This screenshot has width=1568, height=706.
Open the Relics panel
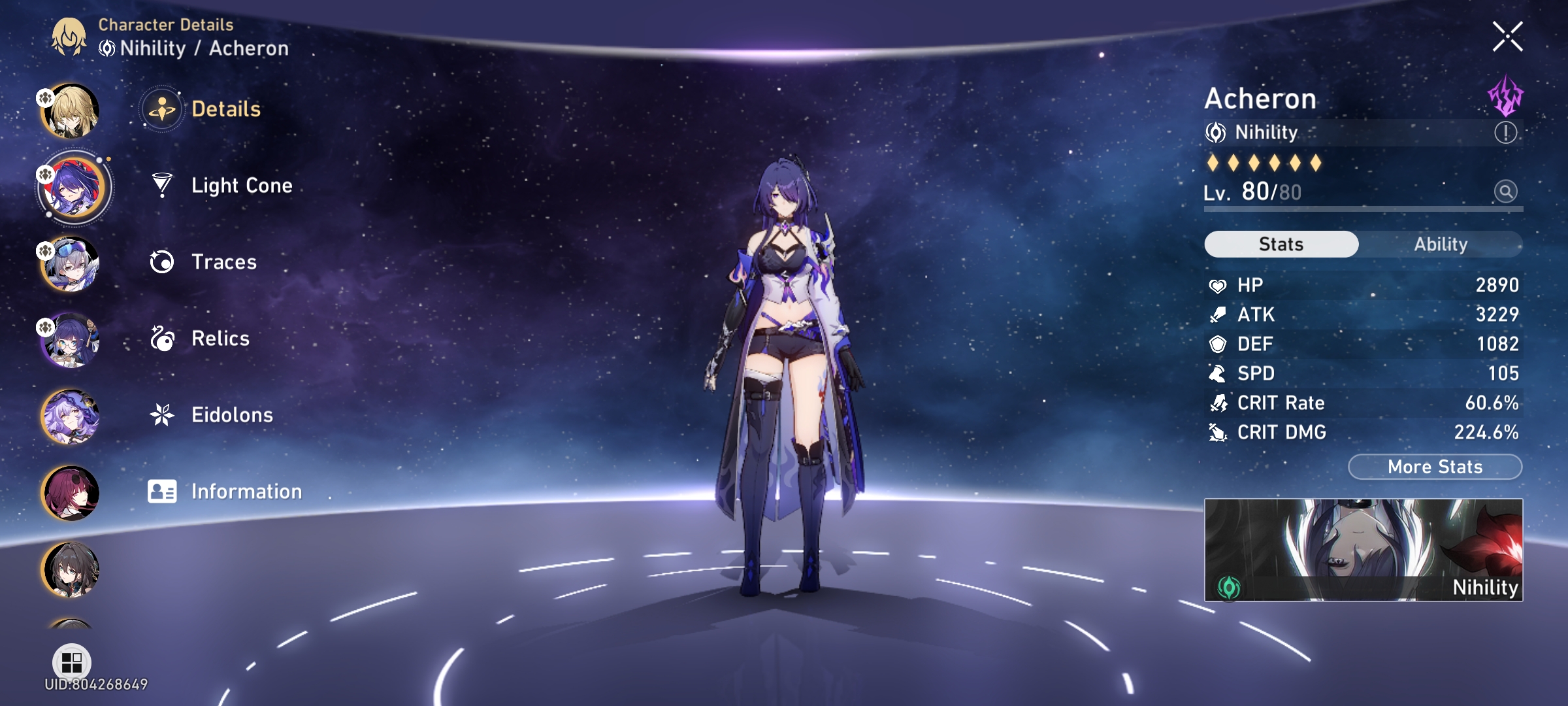tap(220, 339)
